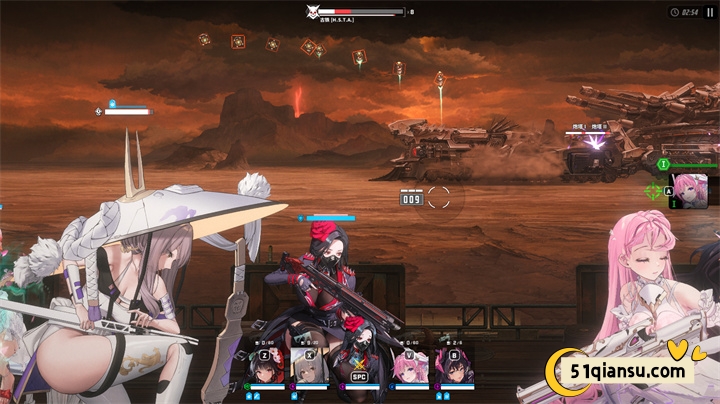Activate the pink-haired burst skill portrait

pos(689,189)
